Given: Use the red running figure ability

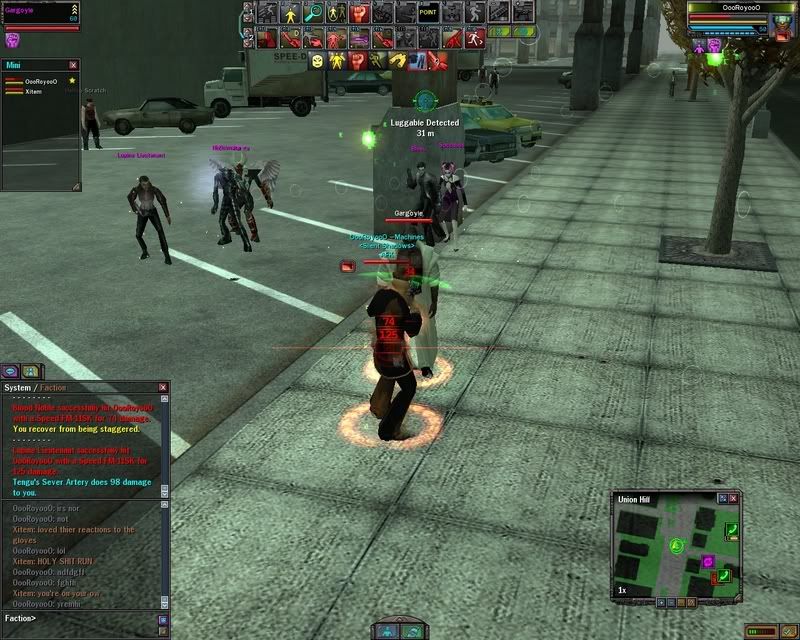Looking at the screenshot, I should coord(475,37).
